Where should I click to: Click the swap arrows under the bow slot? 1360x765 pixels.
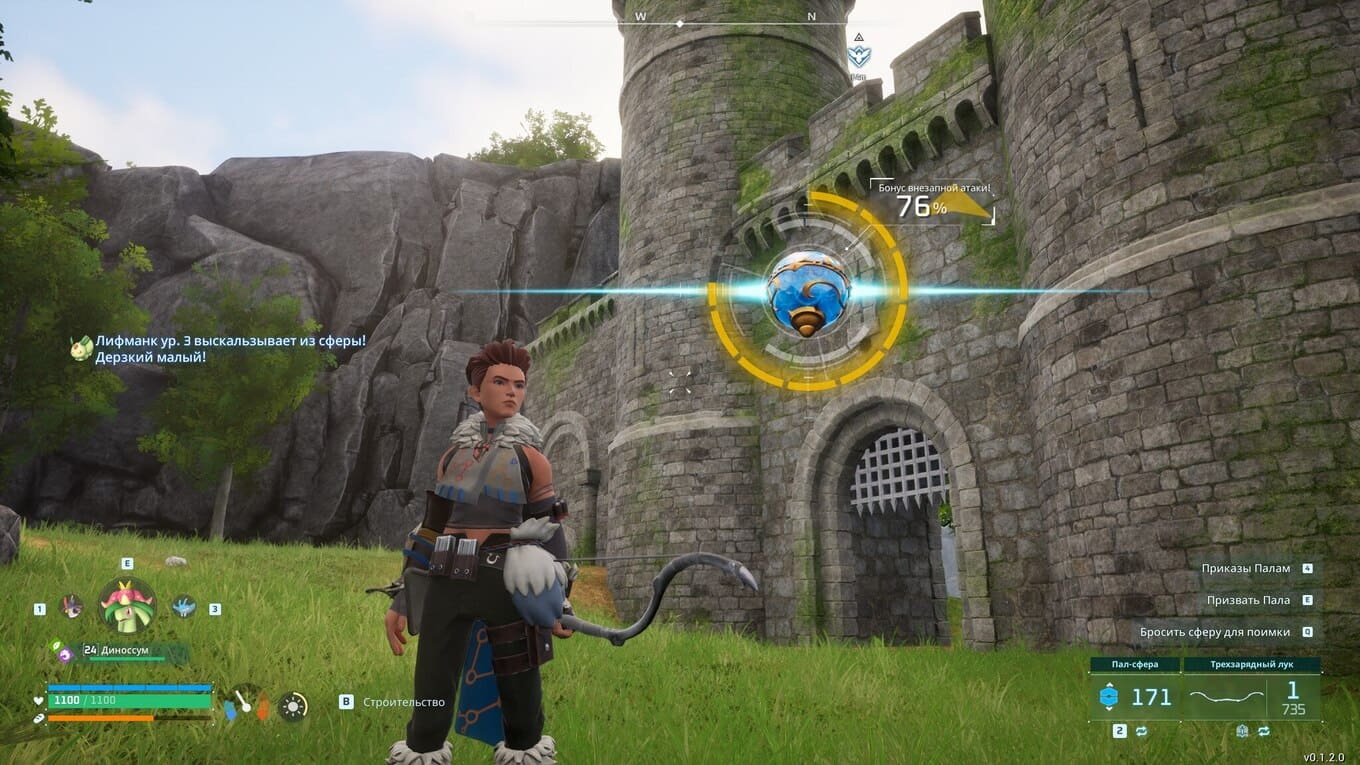point(1264,731)
